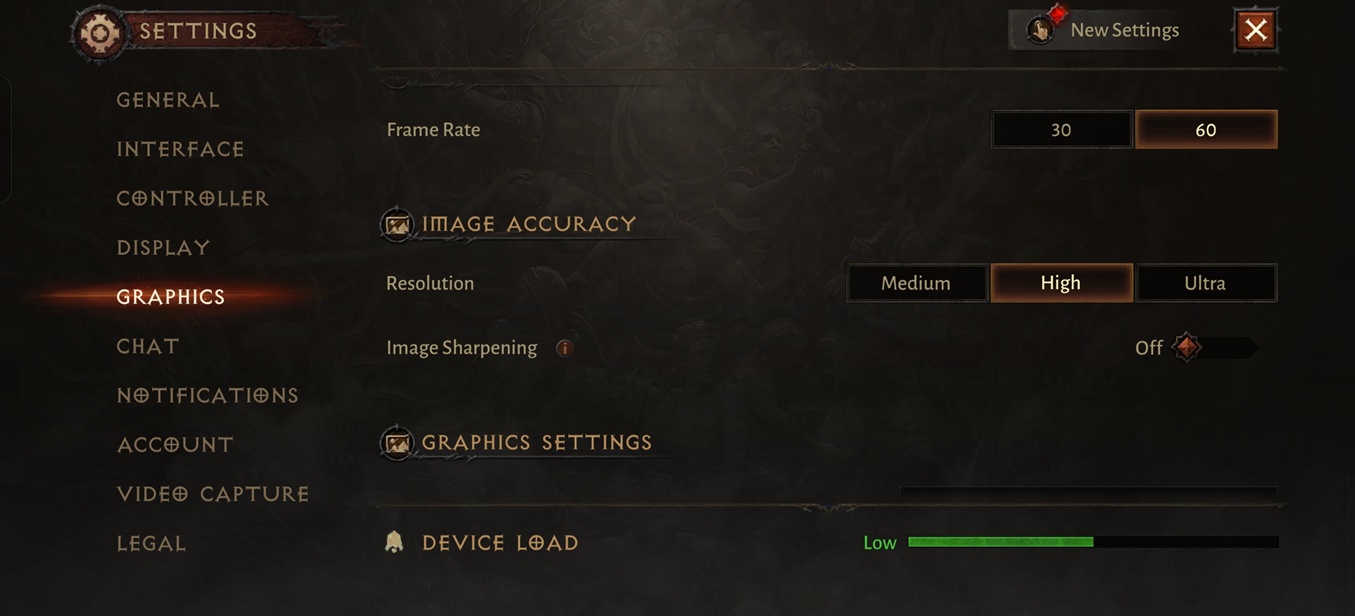Open the Notifications settings tab

point(207,395)
